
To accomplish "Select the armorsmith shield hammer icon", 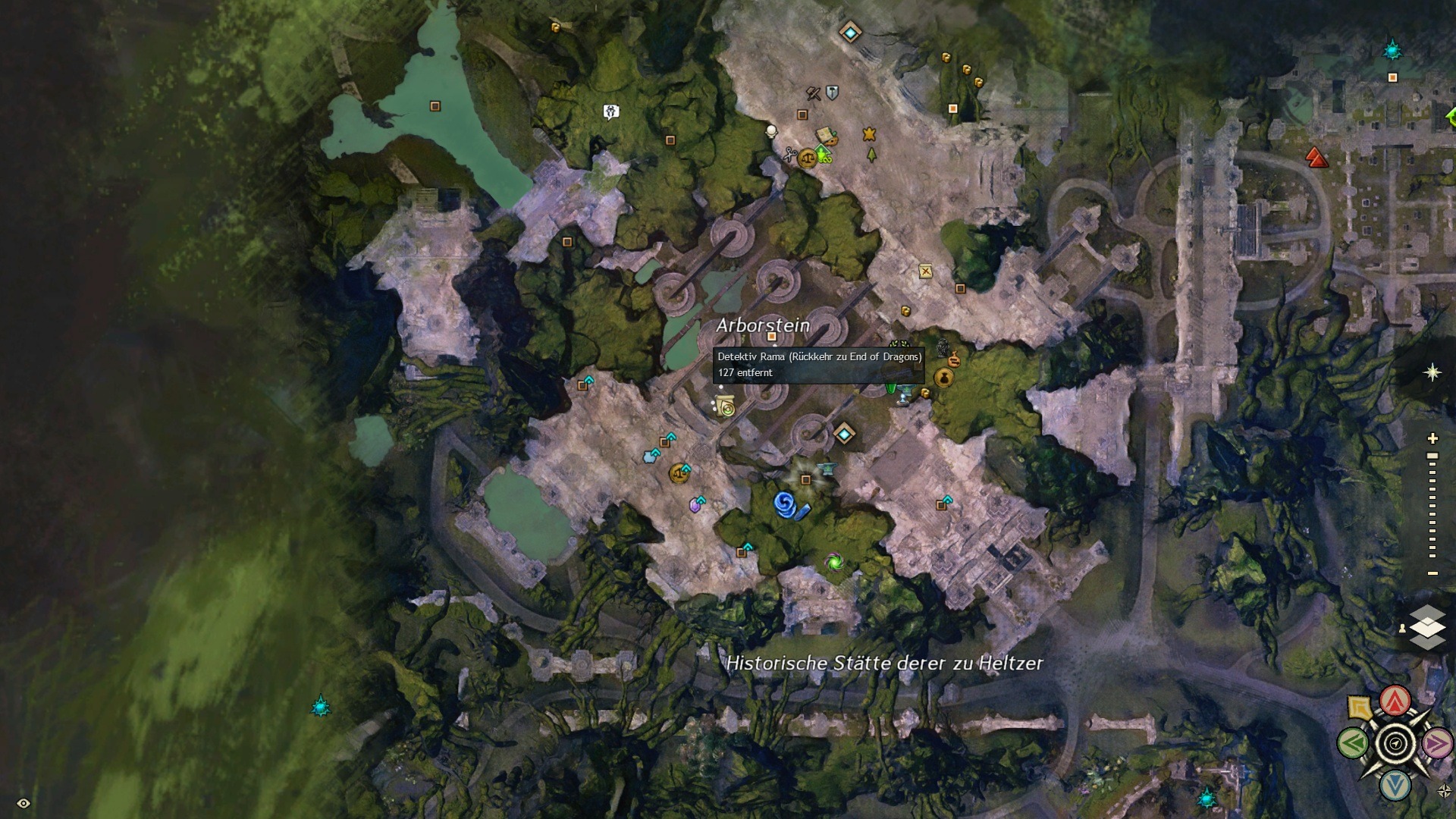I will (x=832, y=93).
